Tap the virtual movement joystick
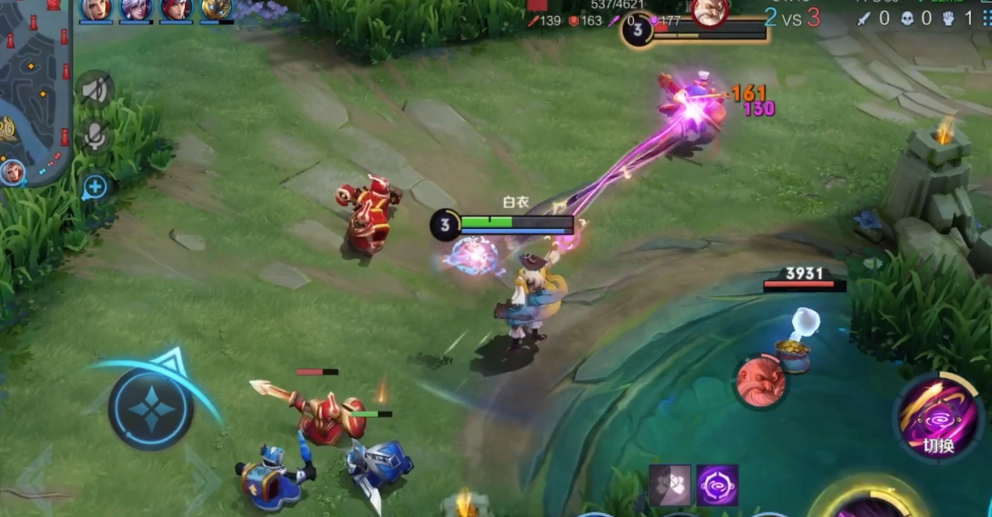 click(x=151, y=408)
